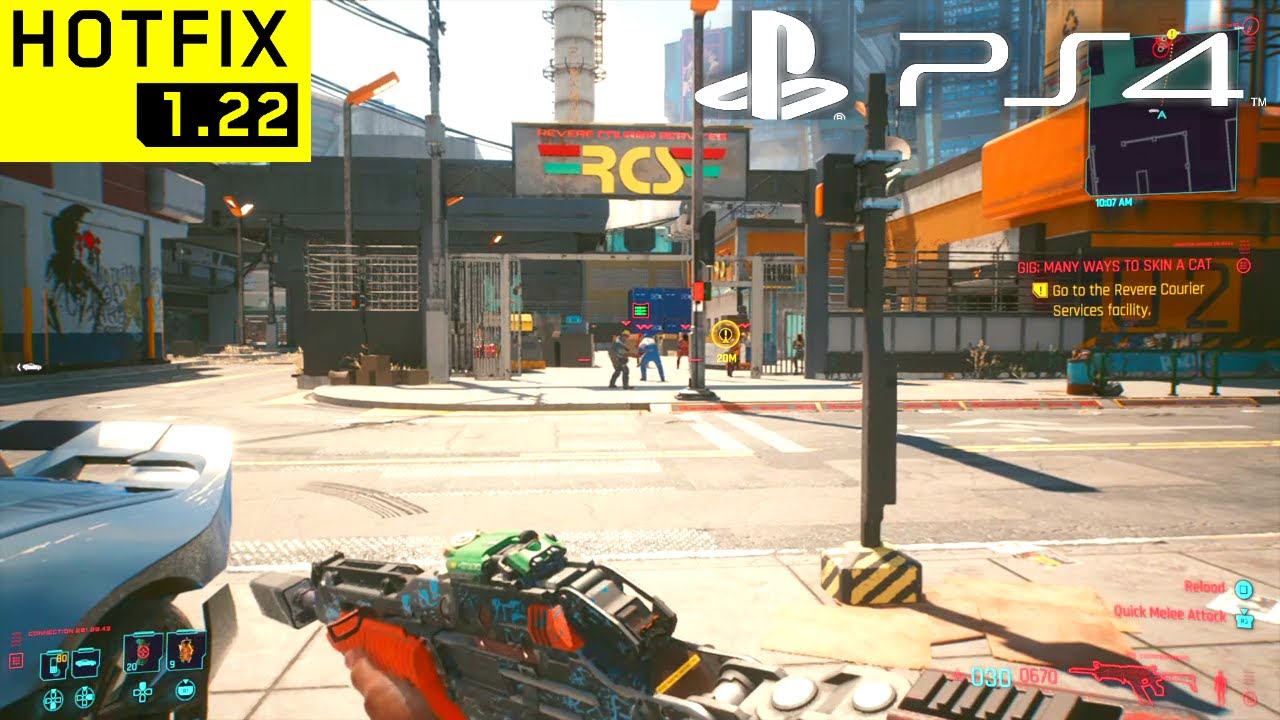Toggle the R1 consumable button prompt

coord(186,690)
